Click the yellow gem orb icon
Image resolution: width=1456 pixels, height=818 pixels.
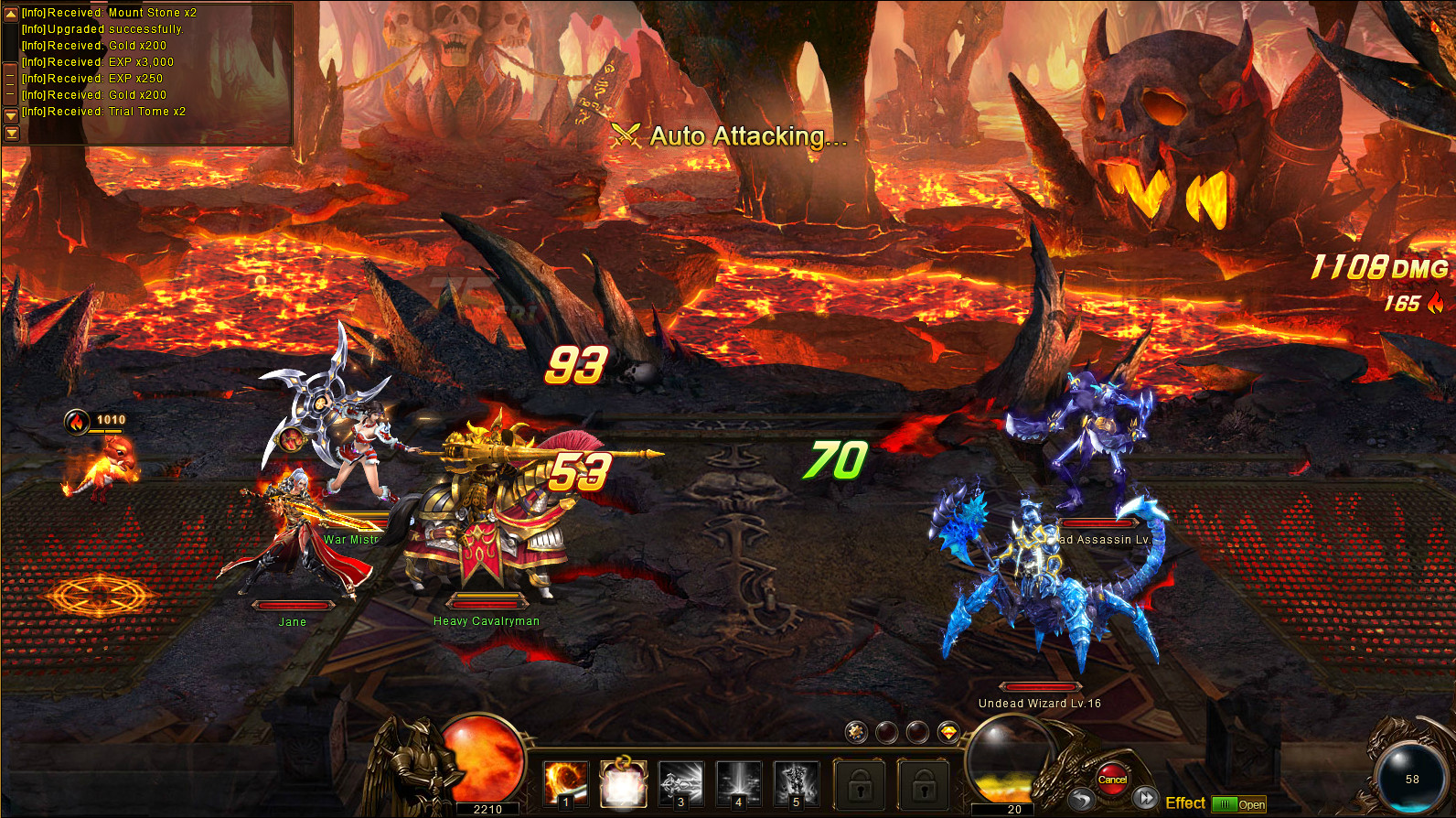[948, 732]
